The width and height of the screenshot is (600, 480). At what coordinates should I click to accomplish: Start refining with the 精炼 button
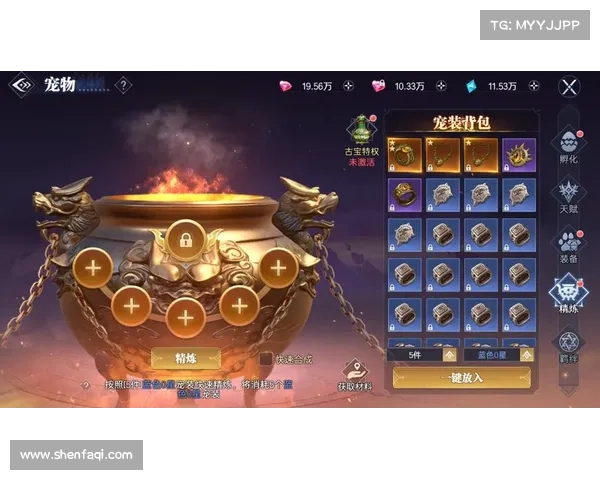click(185, 358)
